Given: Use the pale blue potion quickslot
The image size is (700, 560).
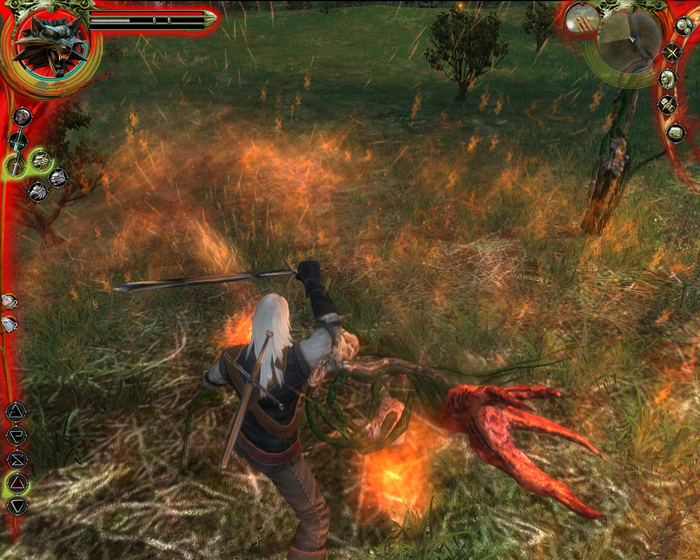Looking at the screenshot, I should 9,323.
